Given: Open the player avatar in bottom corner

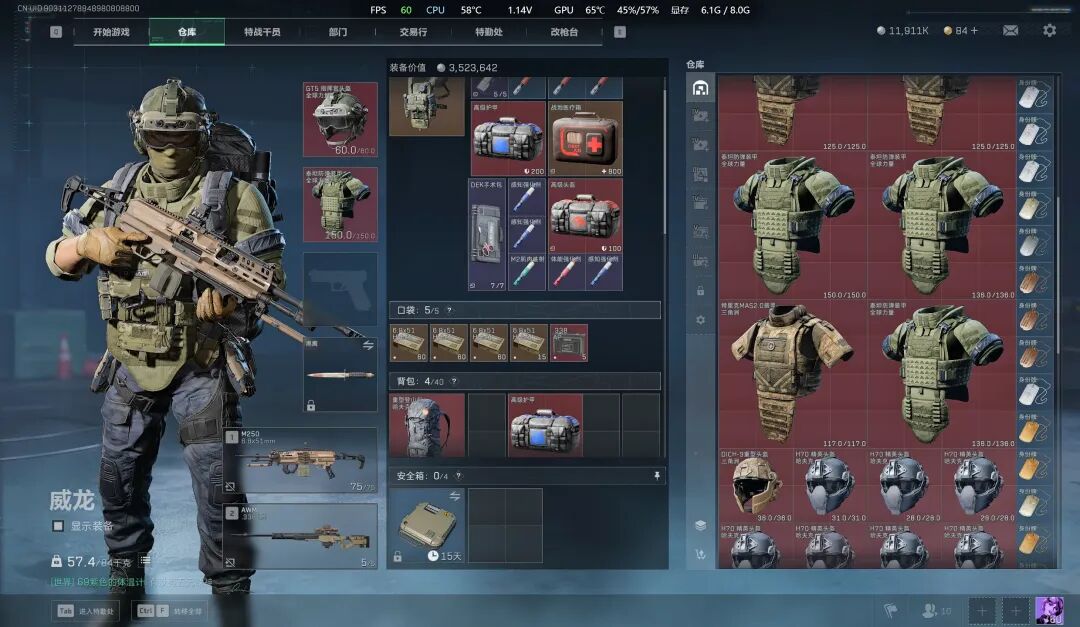Looking at the screenshot, I should pyautogui.click(x=1049, y=609).
